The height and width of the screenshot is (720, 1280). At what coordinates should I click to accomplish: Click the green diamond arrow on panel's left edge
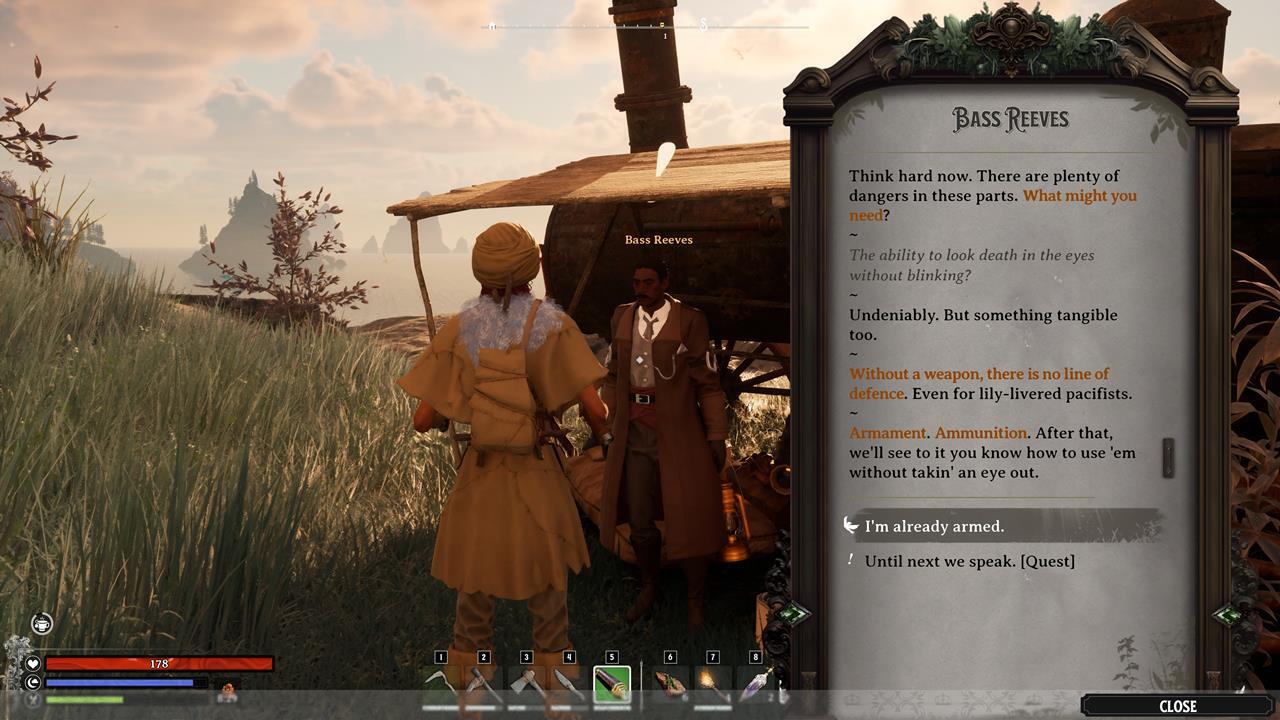coord(794,614)
